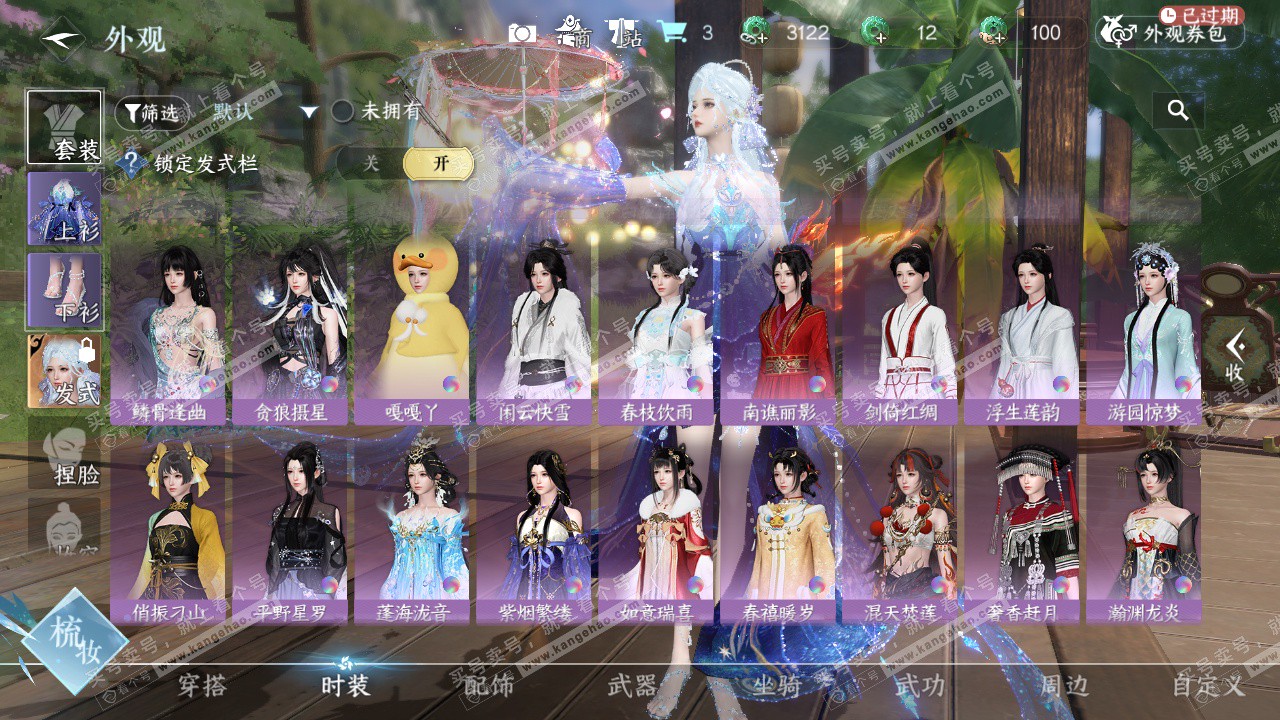1280x720 pixels.
Task: Open the shopping cart icon
Action: [672, 32]
